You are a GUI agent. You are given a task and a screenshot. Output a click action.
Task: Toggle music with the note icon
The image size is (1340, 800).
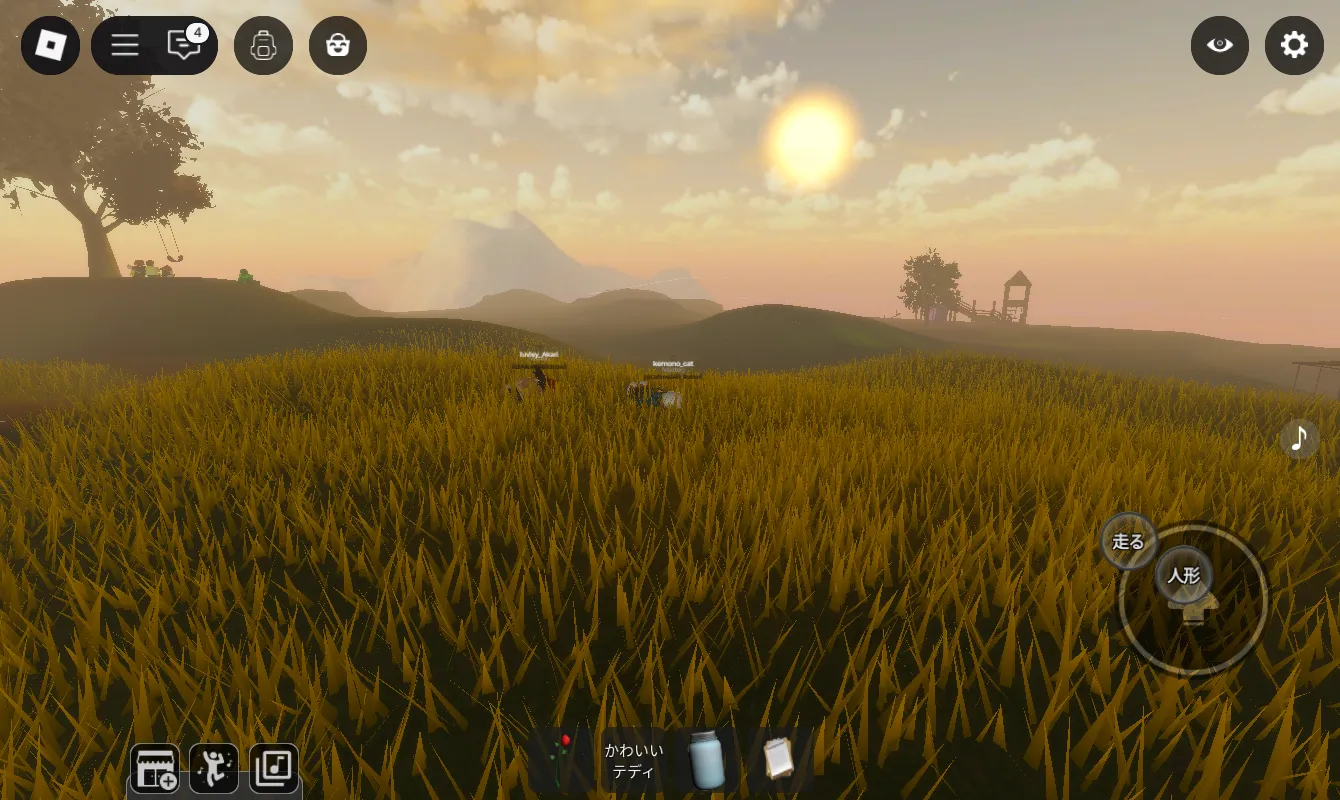1299,438
